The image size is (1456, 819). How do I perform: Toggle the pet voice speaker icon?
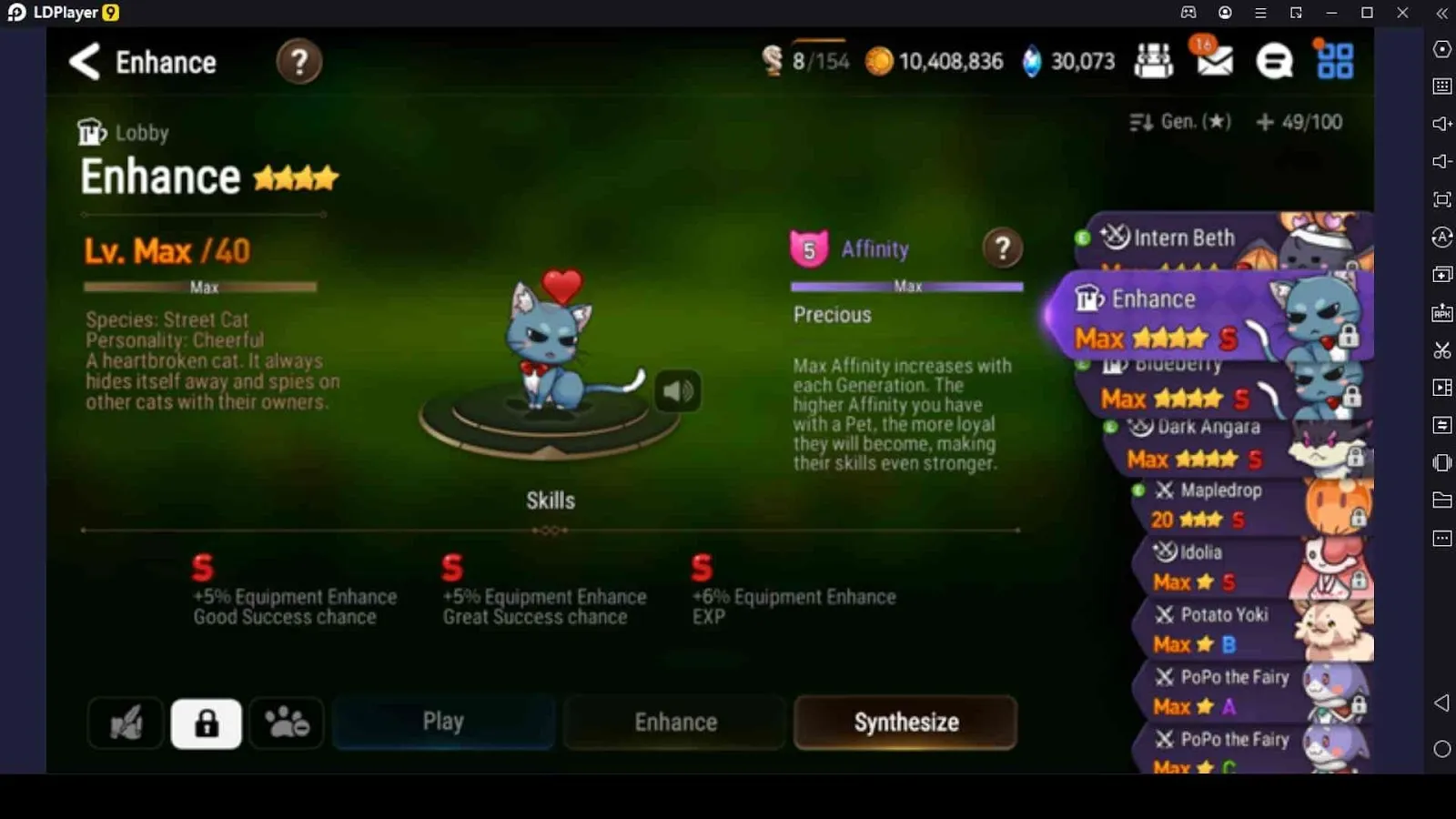point(677,390)
